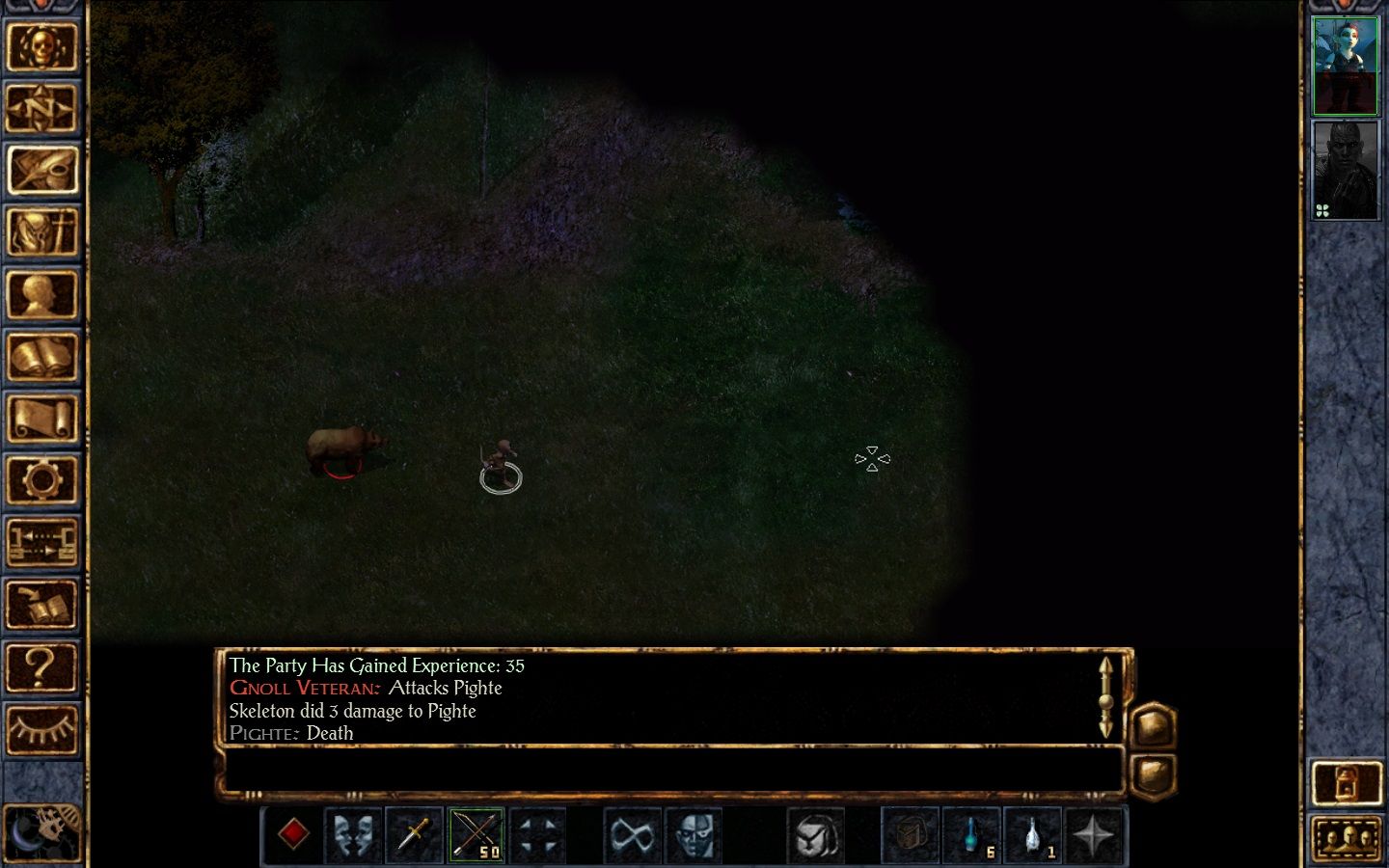Open the inventory screen with the armor icon
Screen dimensions: 1389x868
click(41, 232)
